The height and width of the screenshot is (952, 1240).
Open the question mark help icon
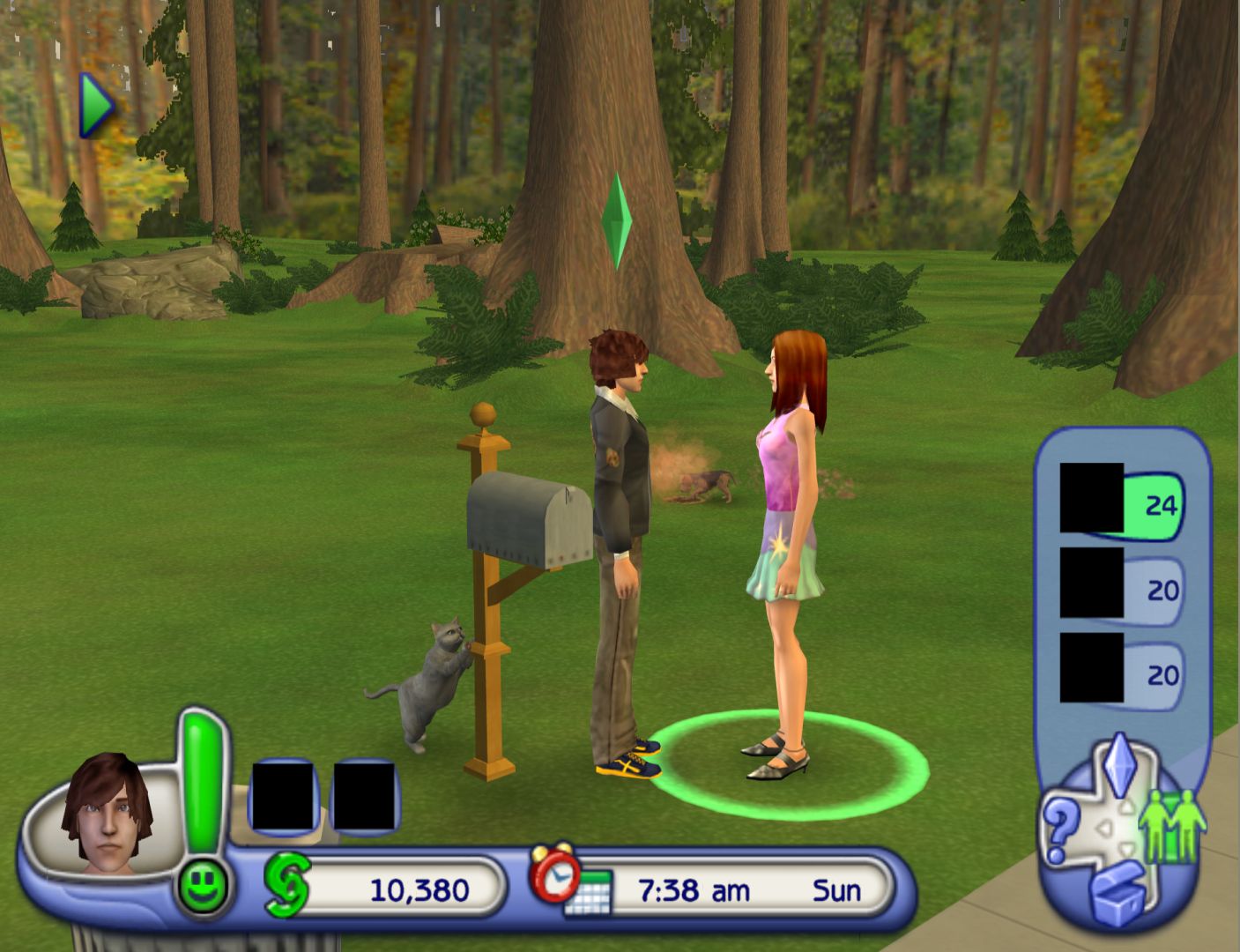(x=1060, y=829)
